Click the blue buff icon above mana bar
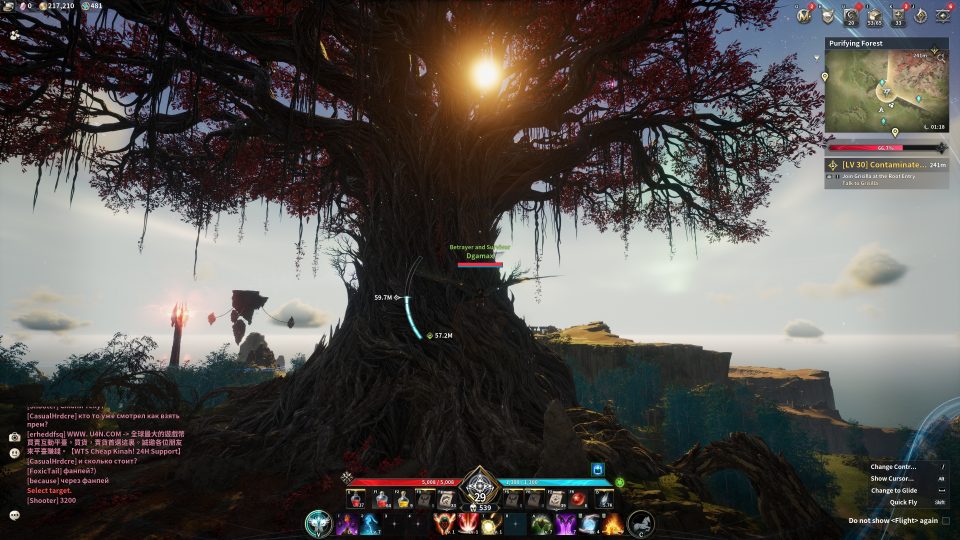960x540 pixels. click(598, 468)
